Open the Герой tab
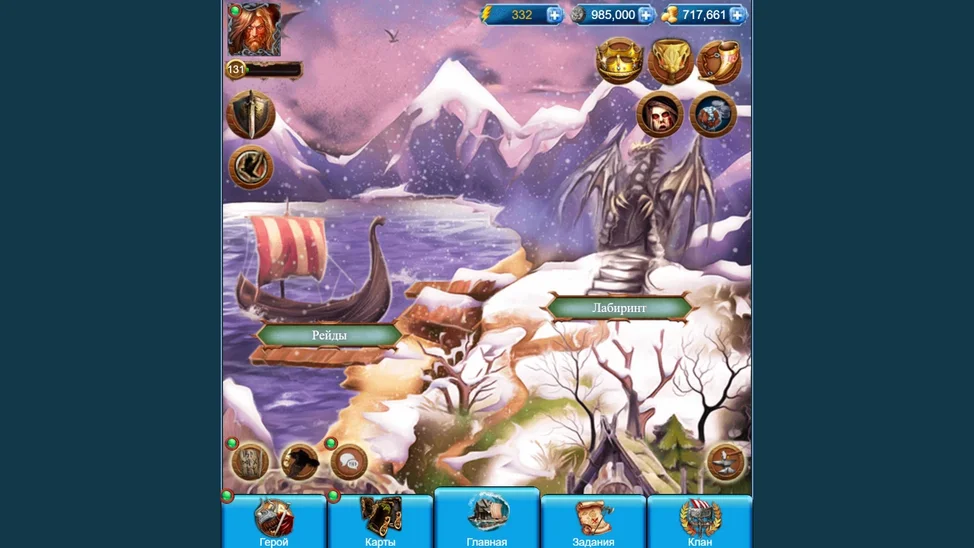Viewport: 974px width, 548px height. coord(274,522)
